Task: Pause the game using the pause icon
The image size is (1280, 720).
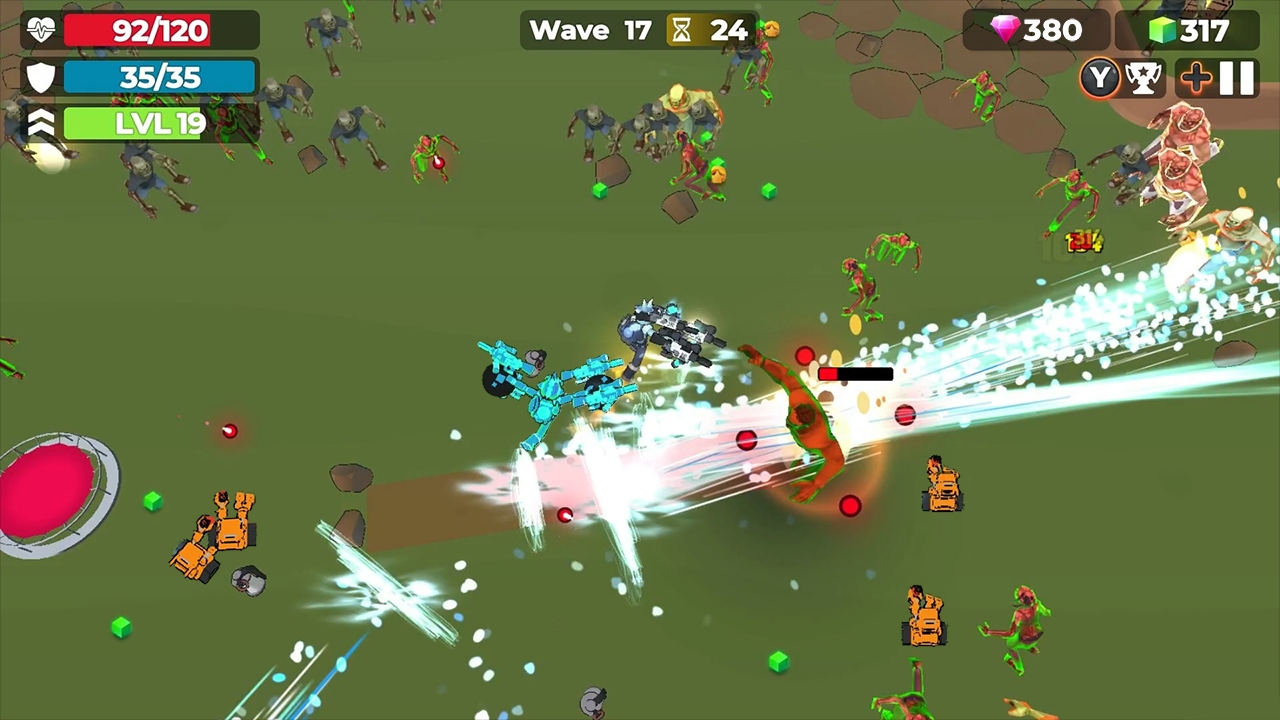Action: point(1237,77)
